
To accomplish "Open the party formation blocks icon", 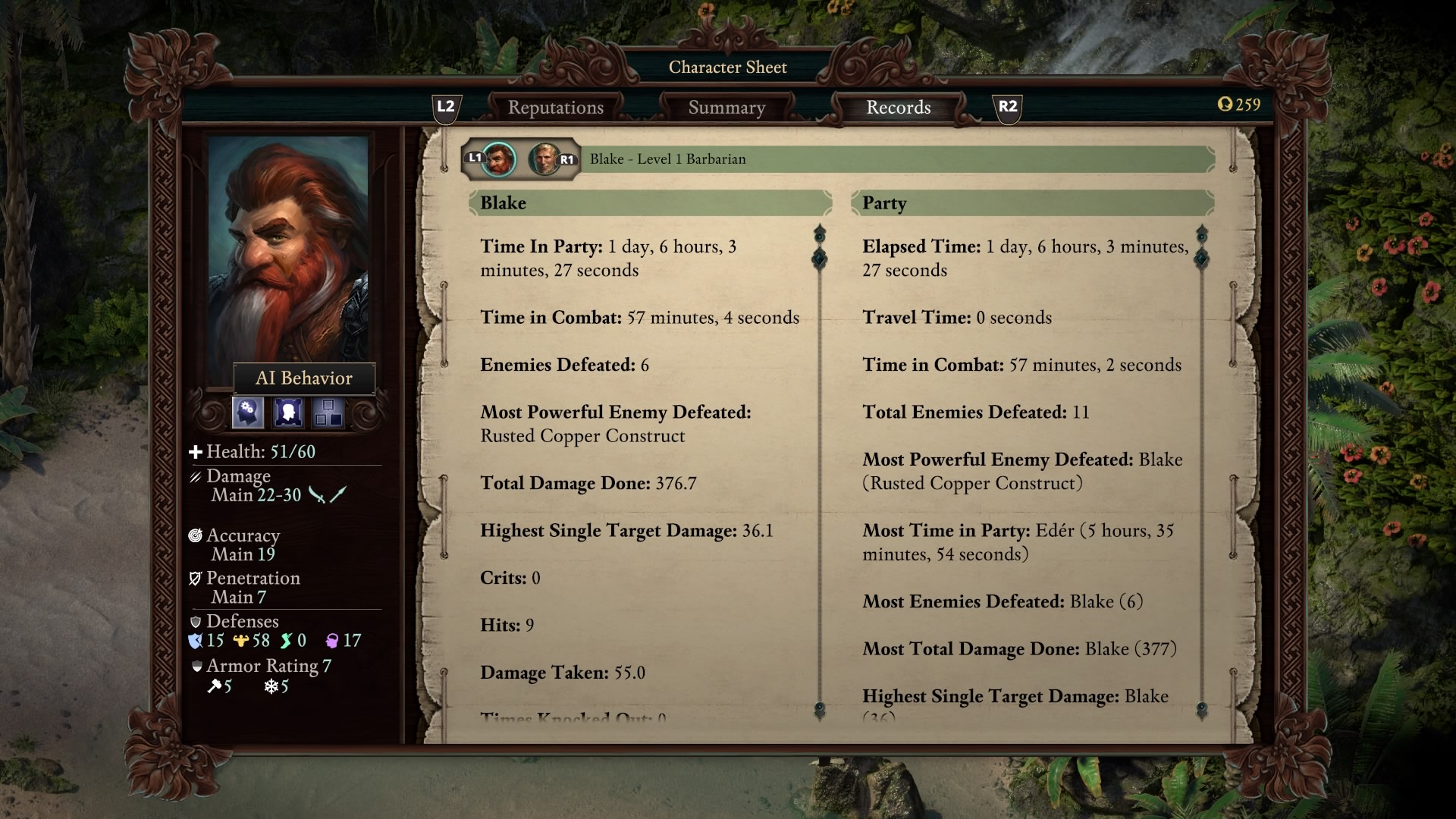I will pos(328,413).
